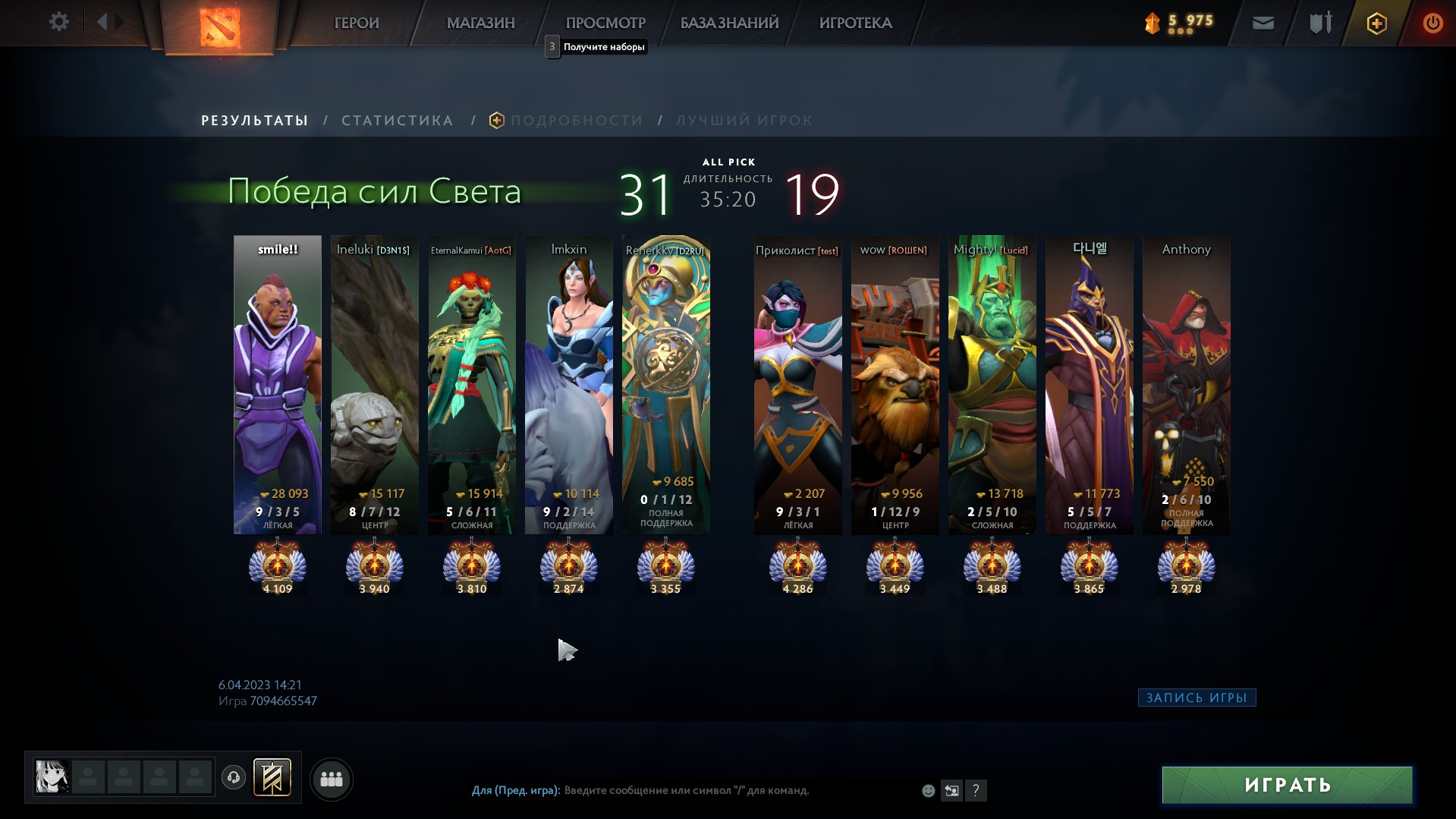This screenshot has height=819, width=1456.
Task: Select the Результаты tab
Action: (x=254, y=121)
